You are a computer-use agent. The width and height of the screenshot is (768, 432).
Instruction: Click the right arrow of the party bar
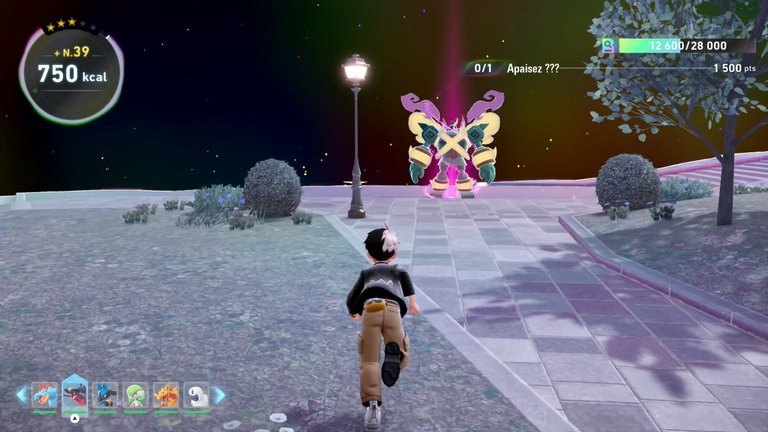click(x=220, y=395)
